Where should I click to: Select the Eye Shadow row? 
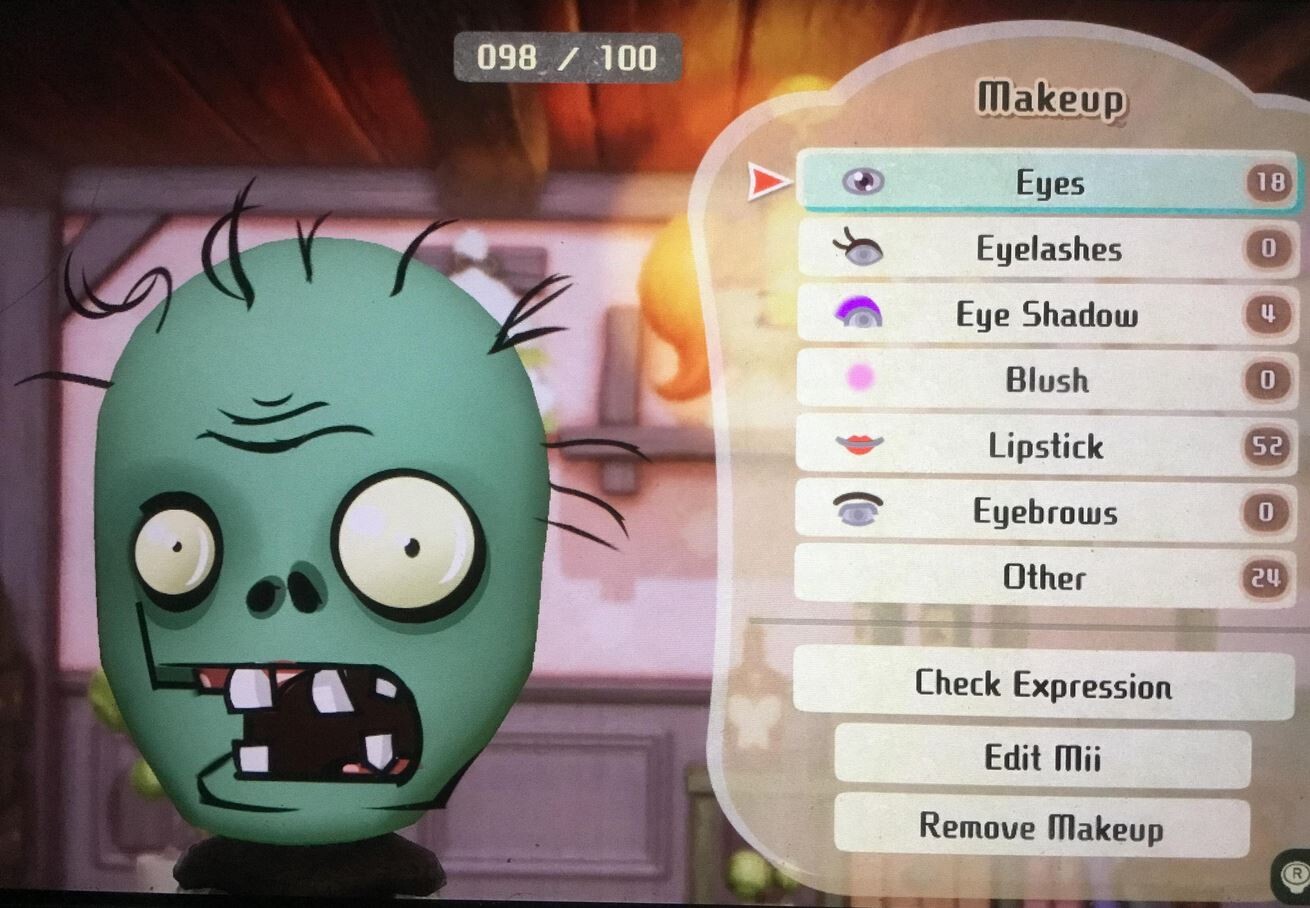tap(1050, 315)
